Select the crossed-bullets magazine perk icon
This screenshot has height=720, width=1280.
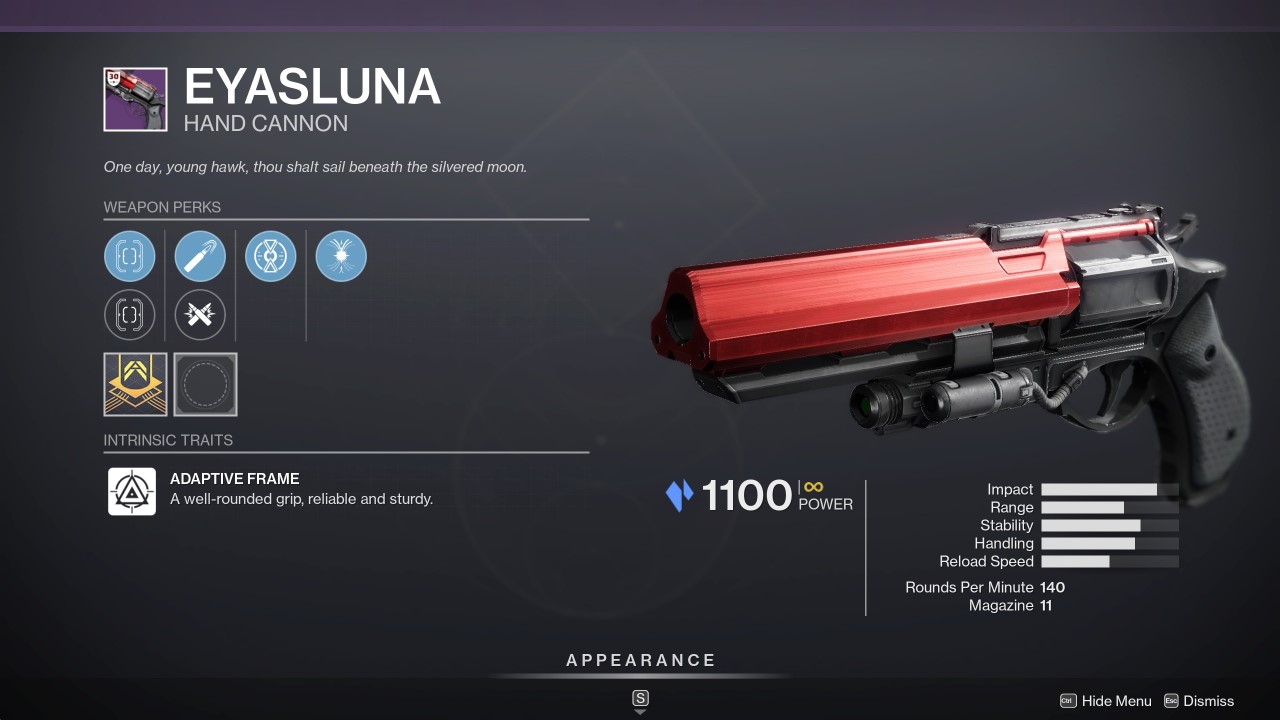[x=200, y=315]
